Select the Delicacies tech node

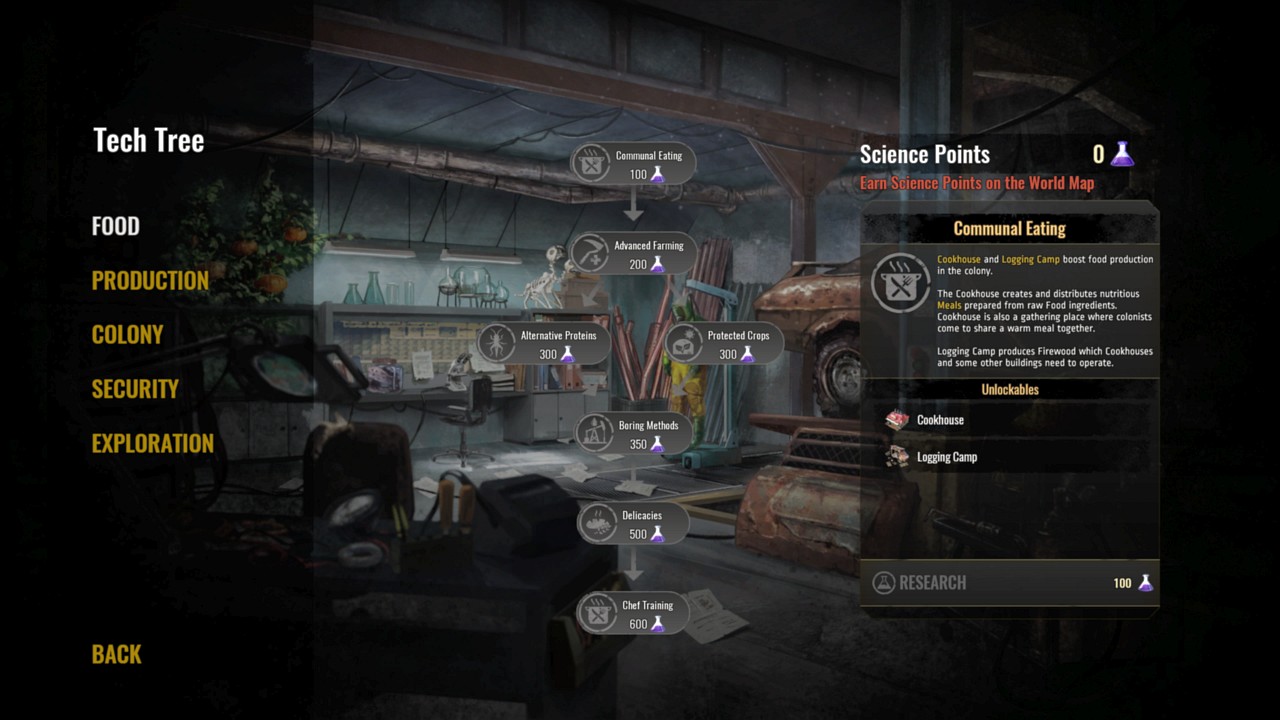[x=633, y=524]
